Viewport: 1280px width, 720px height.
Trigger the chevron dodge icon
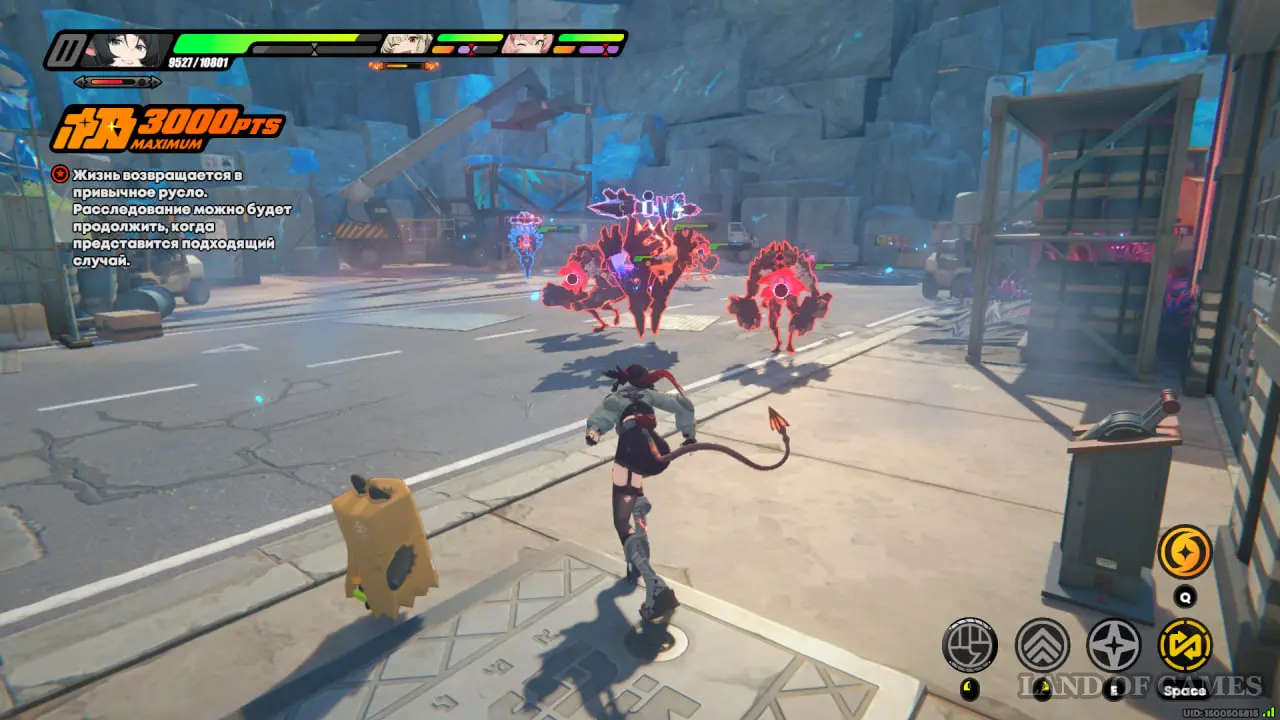point(1042,644)
